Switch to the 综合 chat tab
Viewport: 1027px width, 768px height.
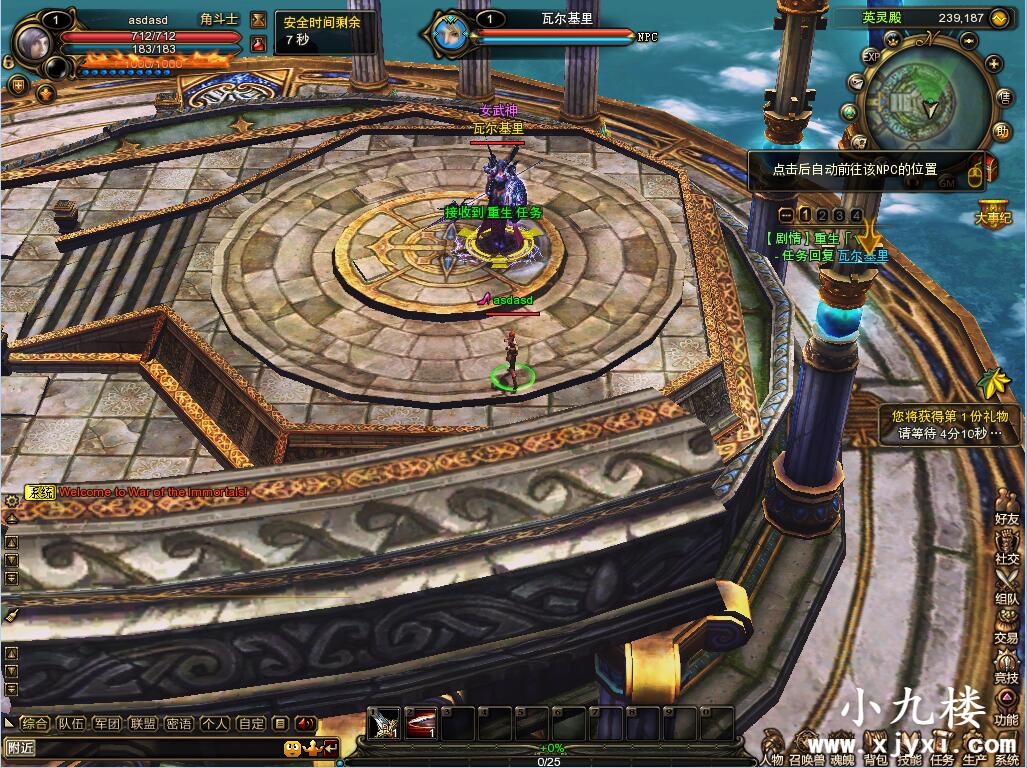(35, 723)
